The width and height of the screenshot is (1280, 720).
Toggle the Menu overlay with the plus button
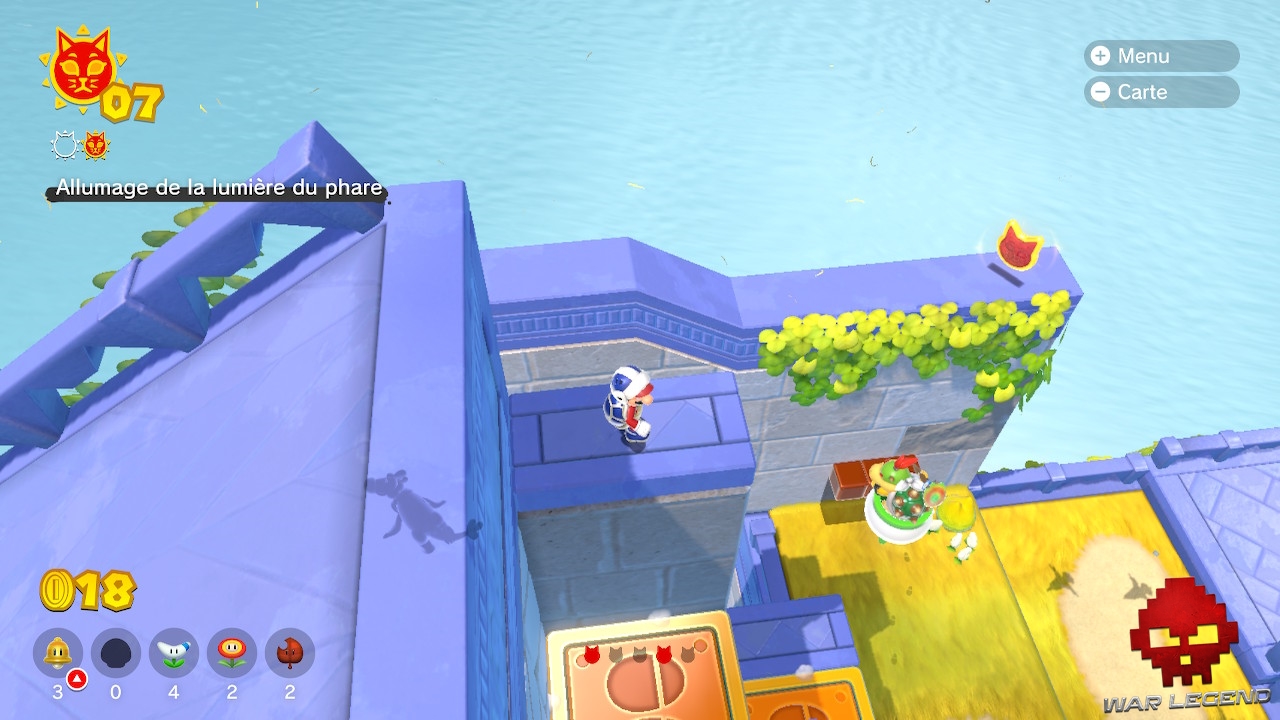[x=1100, y=56]
